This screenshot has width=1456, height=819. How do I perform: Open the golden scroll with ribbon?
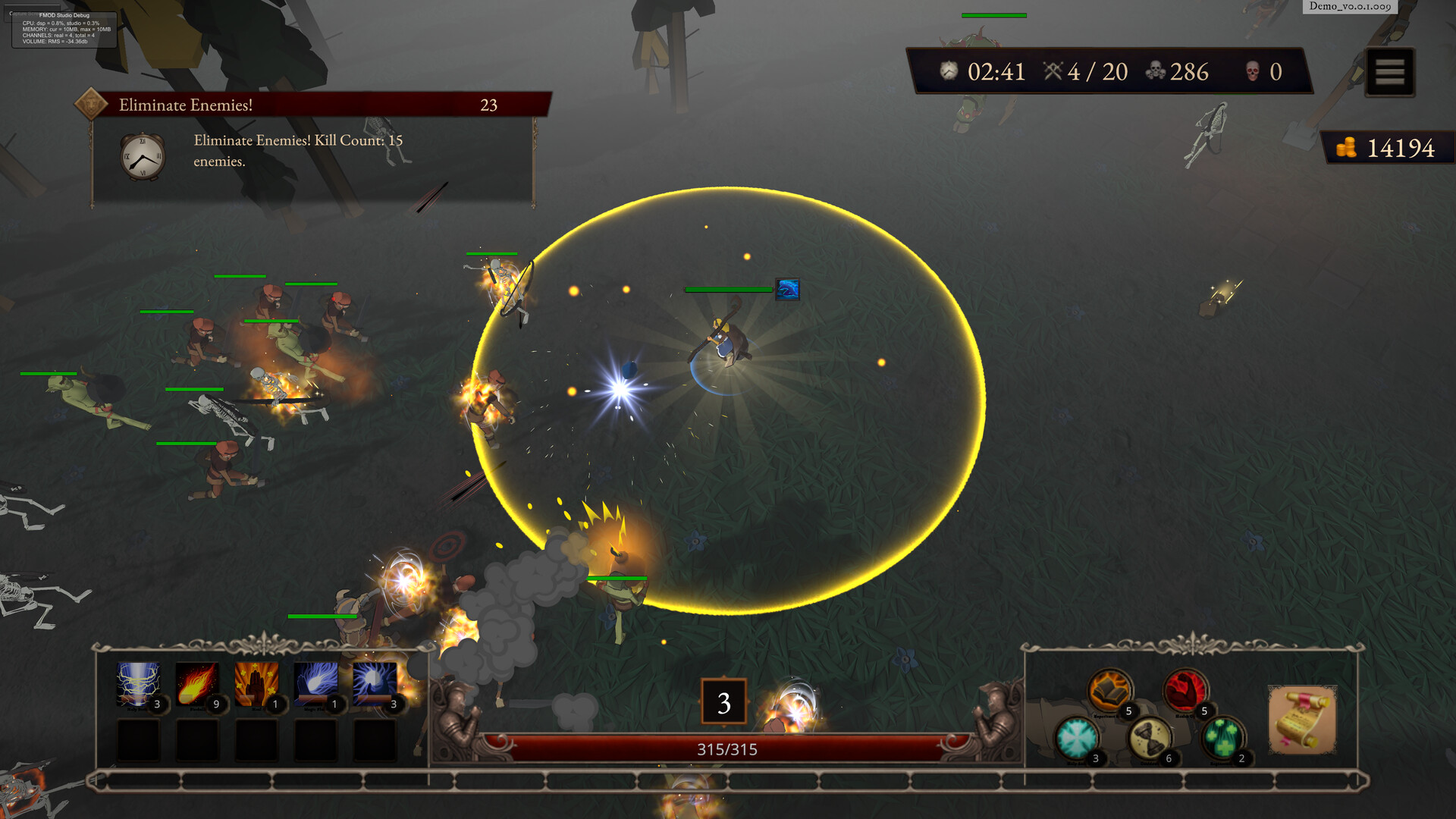pyautogui.click(x=1302, y=719)
